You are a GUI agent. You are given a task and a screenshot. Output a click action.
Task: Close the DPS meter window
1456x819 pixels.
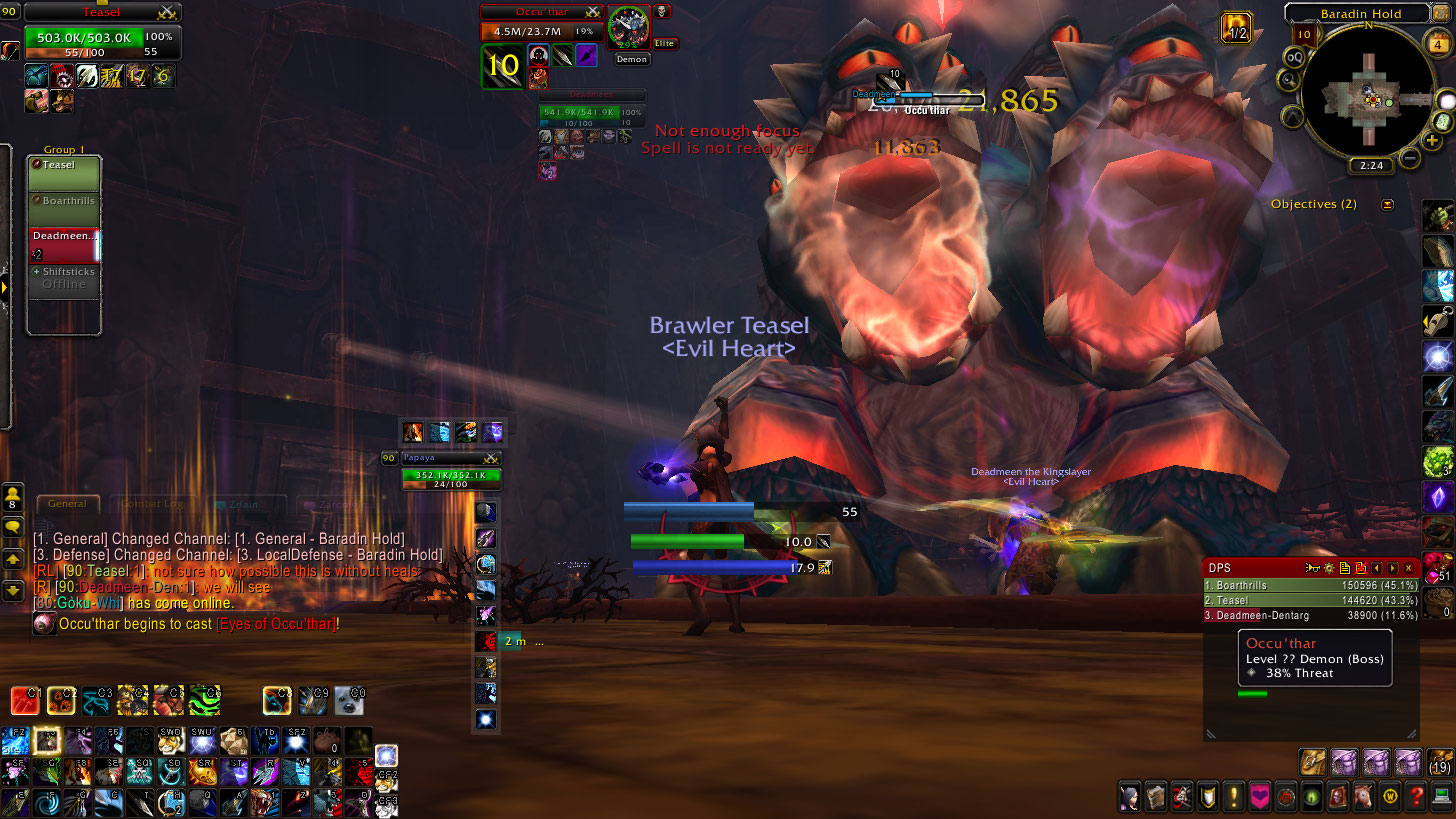(1408, 568)
